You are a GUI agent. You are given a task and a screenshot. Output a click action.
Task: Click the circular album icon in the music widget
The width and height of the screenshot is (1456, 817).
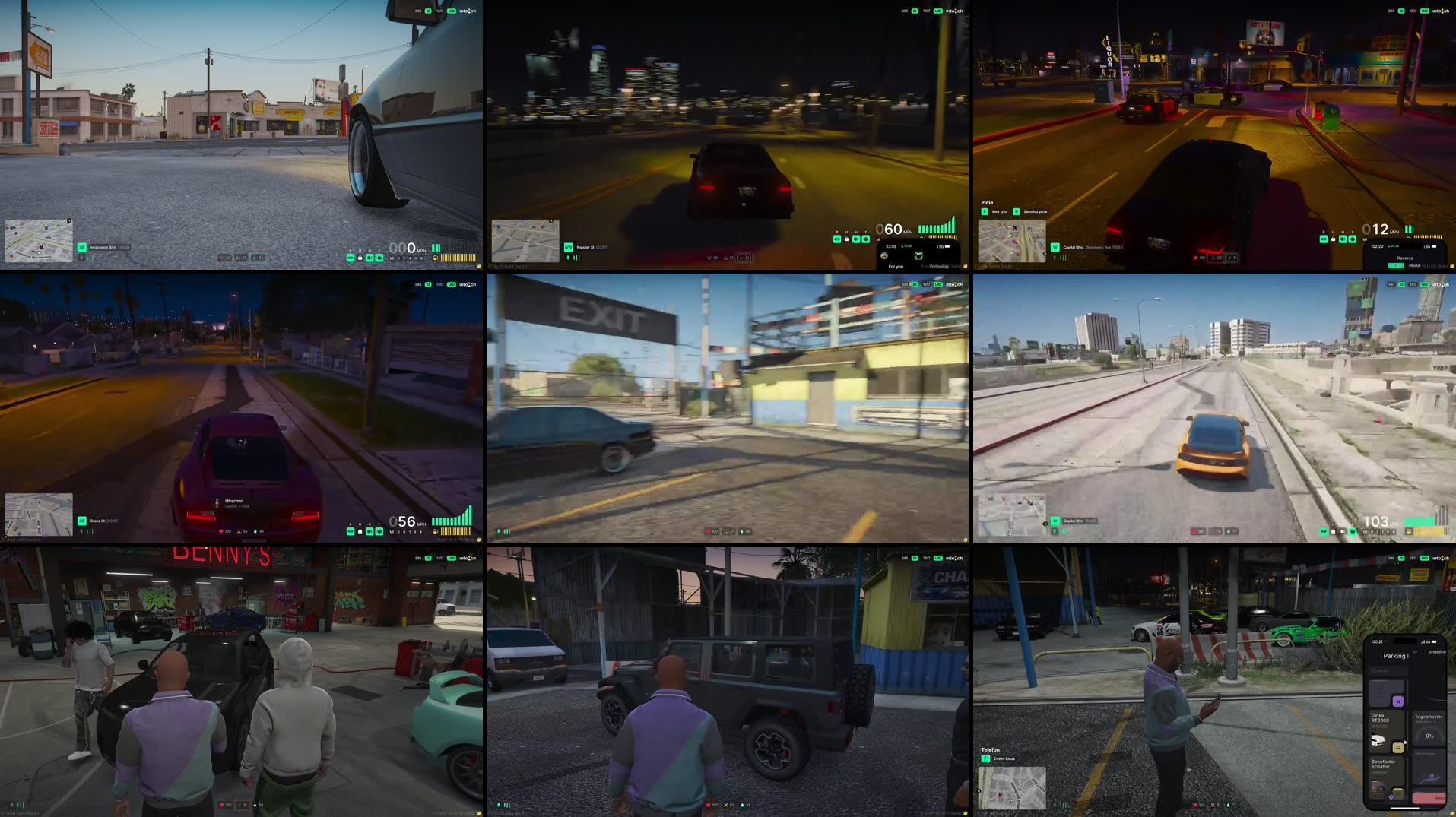(x=884, y=257)
